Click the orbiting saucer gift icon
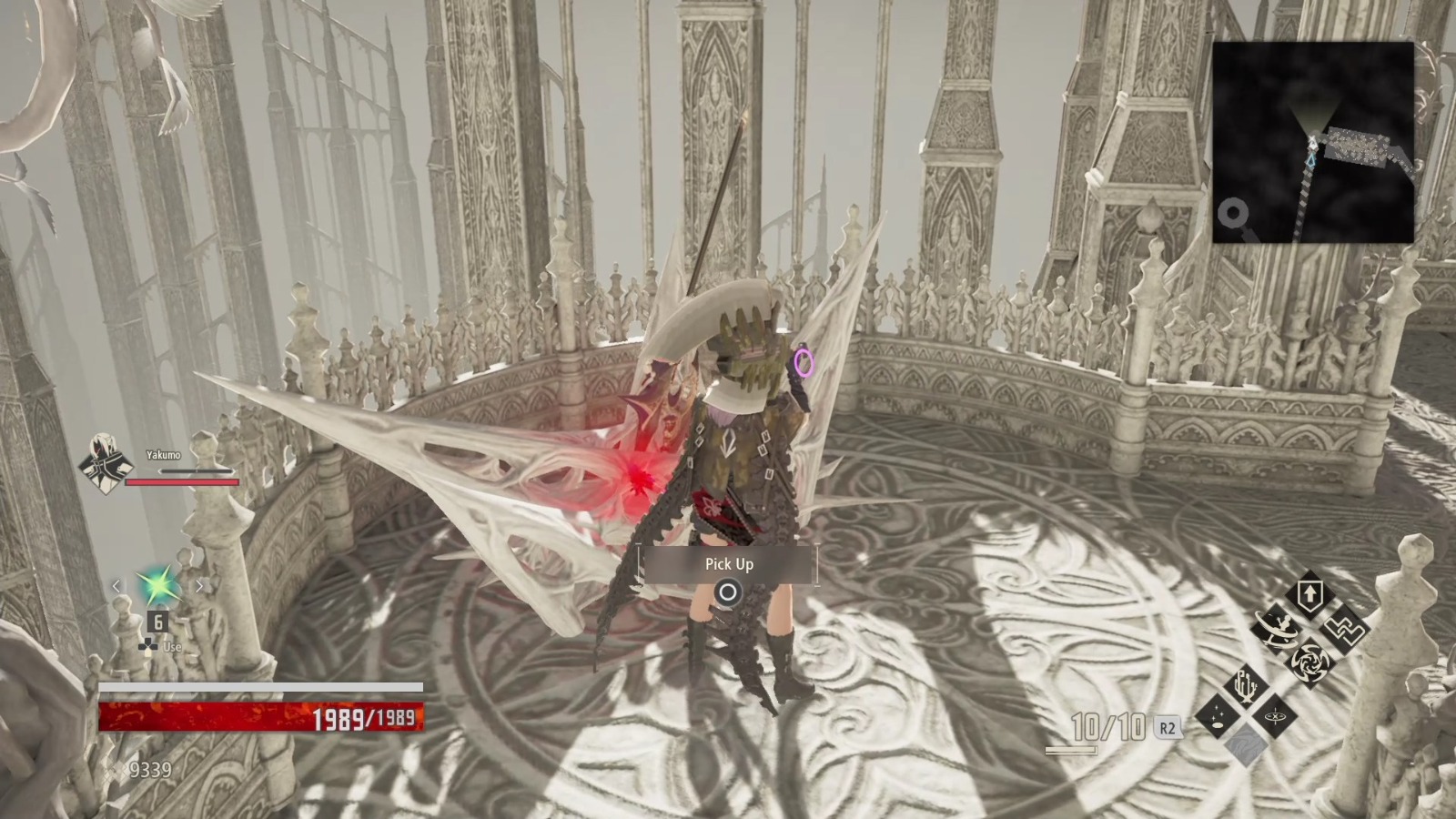The height and width of the screenshot is (819, 1456). 1276,629
